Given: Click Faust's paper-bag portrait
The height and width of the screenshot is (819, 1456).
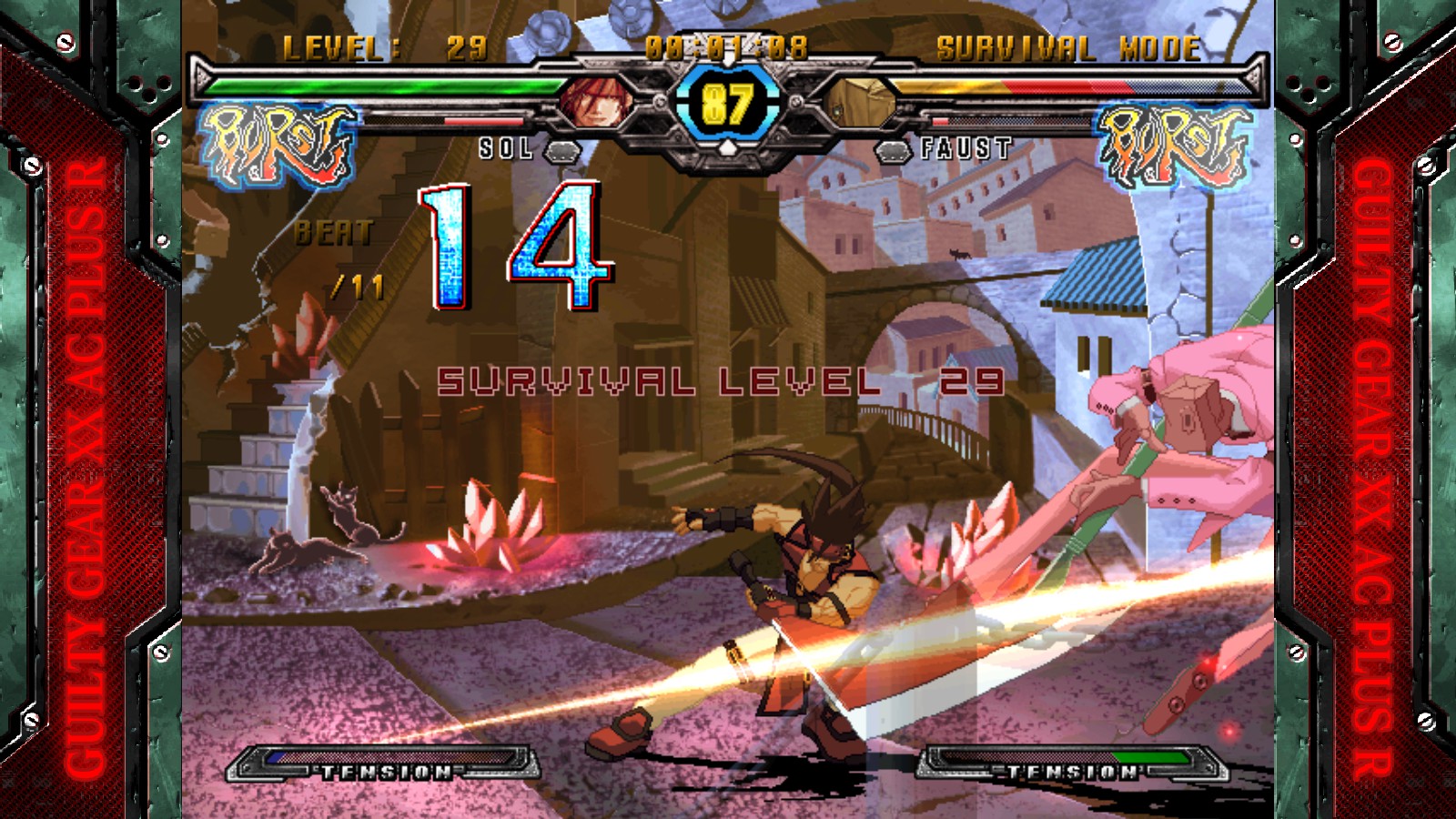Looking at the screenshot, I should 859,101.
